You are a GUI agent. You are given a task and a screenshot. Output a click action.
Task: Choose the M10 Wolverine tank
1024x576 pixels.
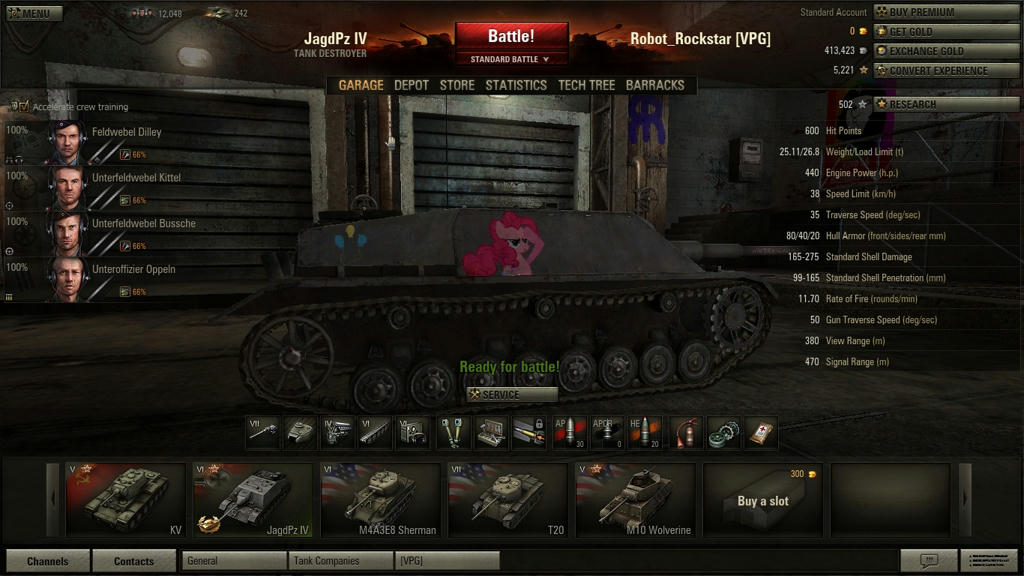[636, 499]
